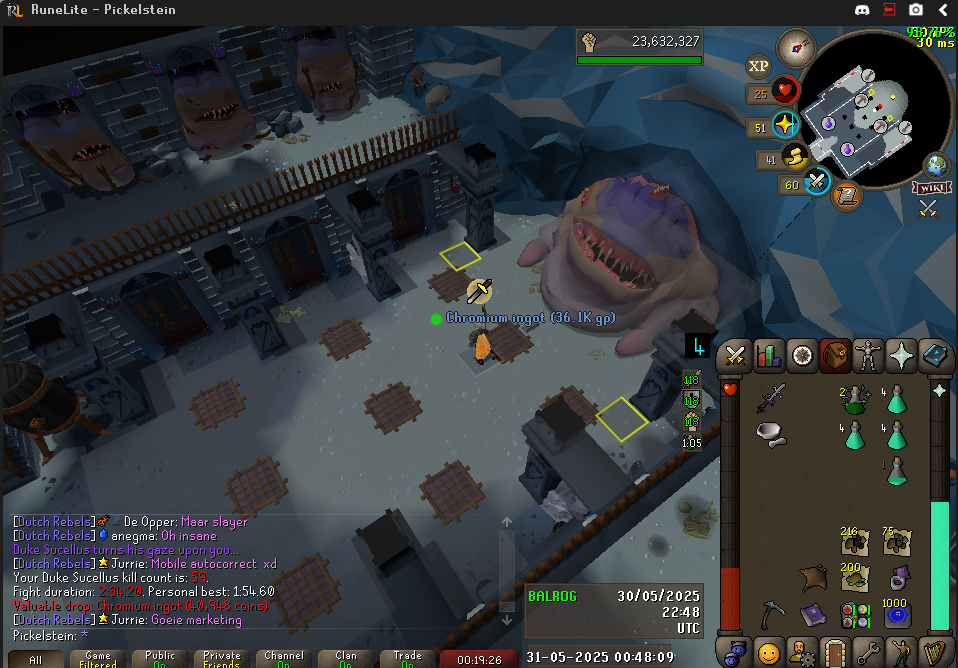Toggle the XP drops orb

click(759, 68)
